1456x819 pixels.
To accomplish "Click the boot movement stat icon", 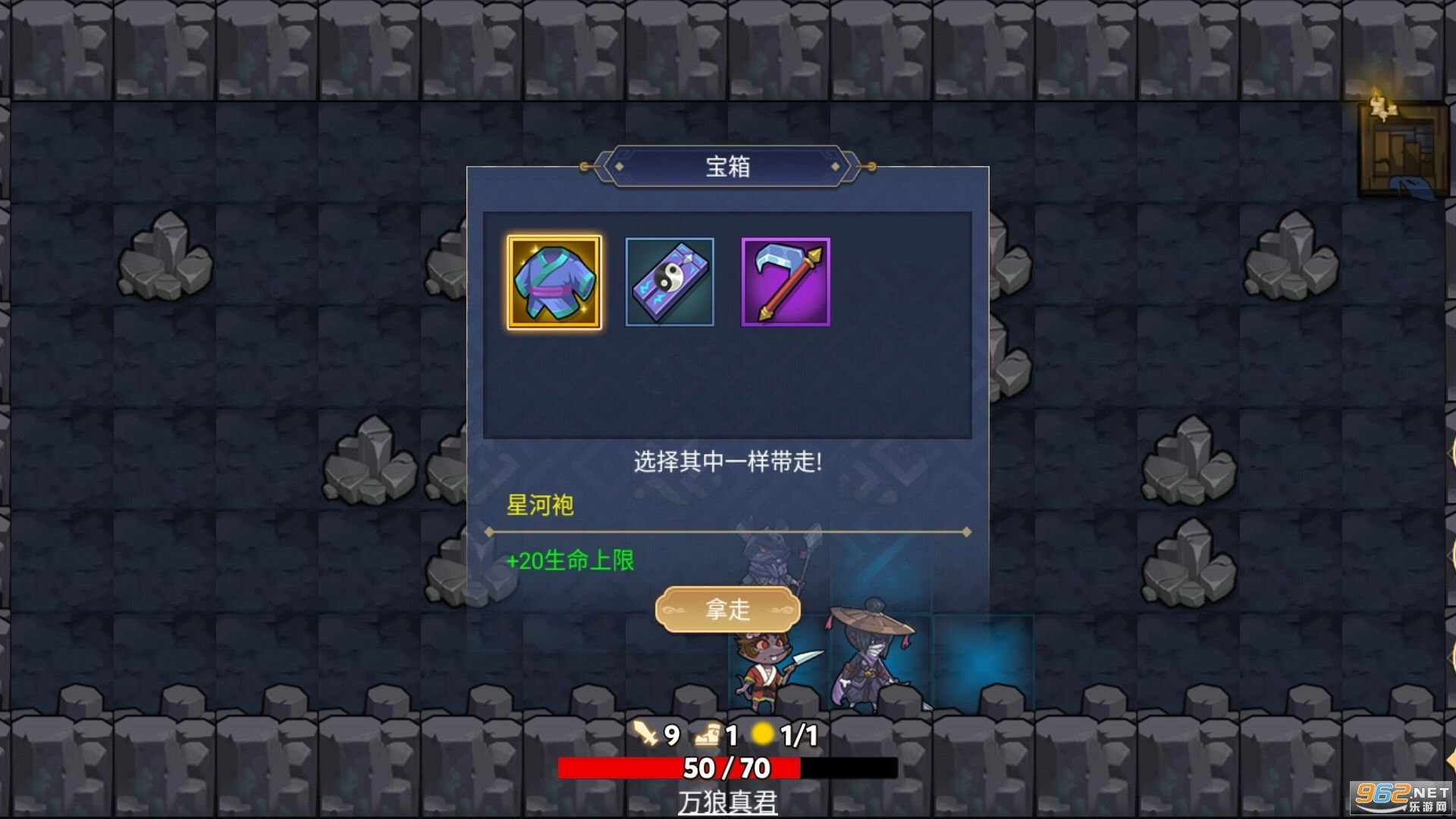I will click(708, 734).
